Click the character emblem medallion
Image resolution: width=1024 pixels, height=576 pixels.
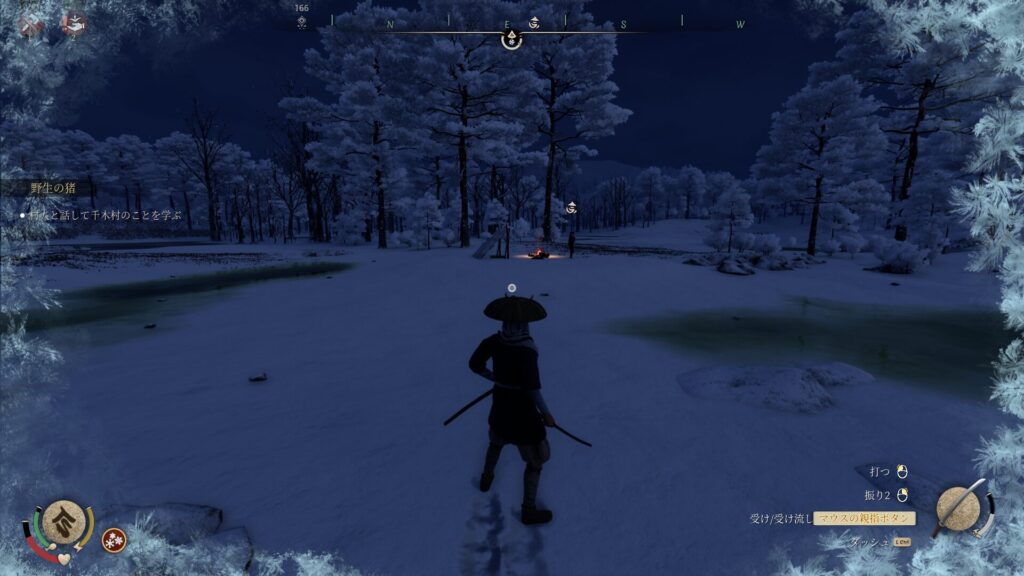[x=63, y=519]
